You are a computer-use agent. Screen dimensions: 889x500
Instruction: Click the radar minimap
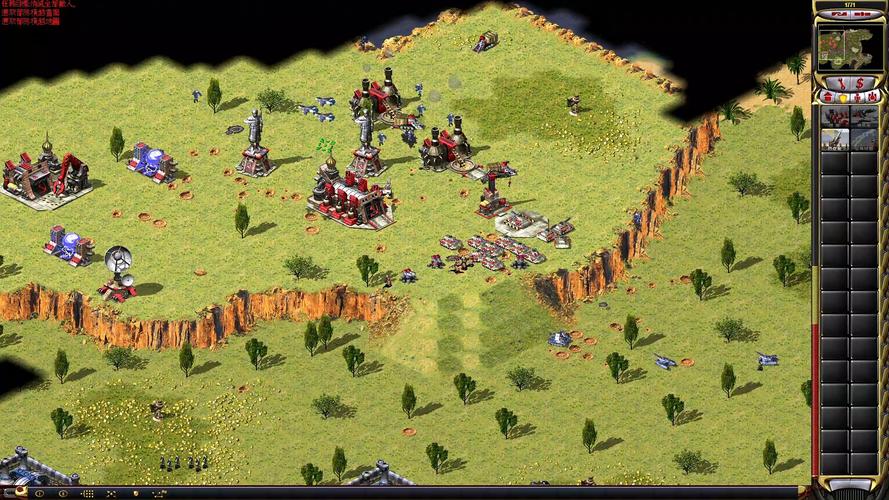point(845,47)
